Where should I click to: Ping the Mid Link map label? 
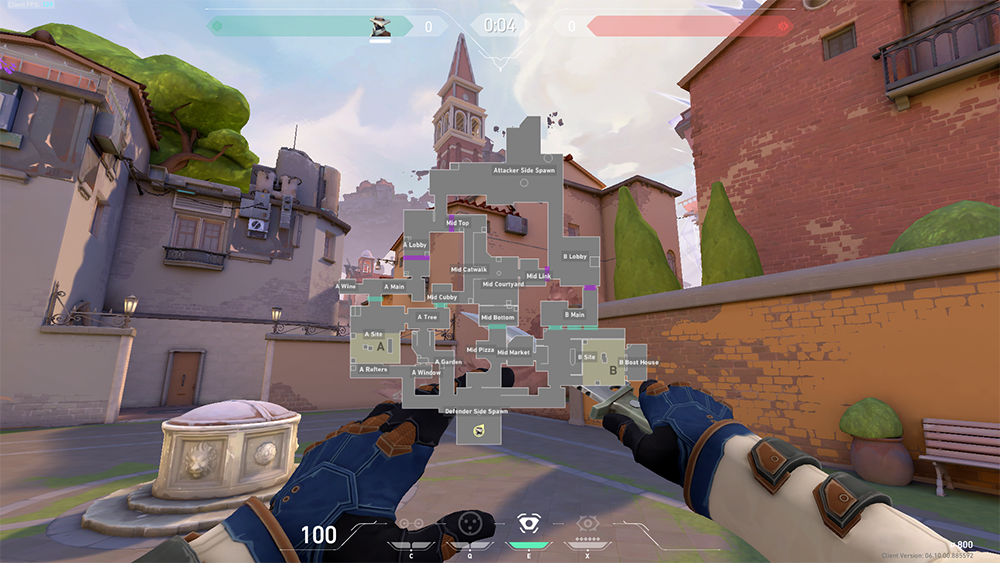click(x=538, y=276)
